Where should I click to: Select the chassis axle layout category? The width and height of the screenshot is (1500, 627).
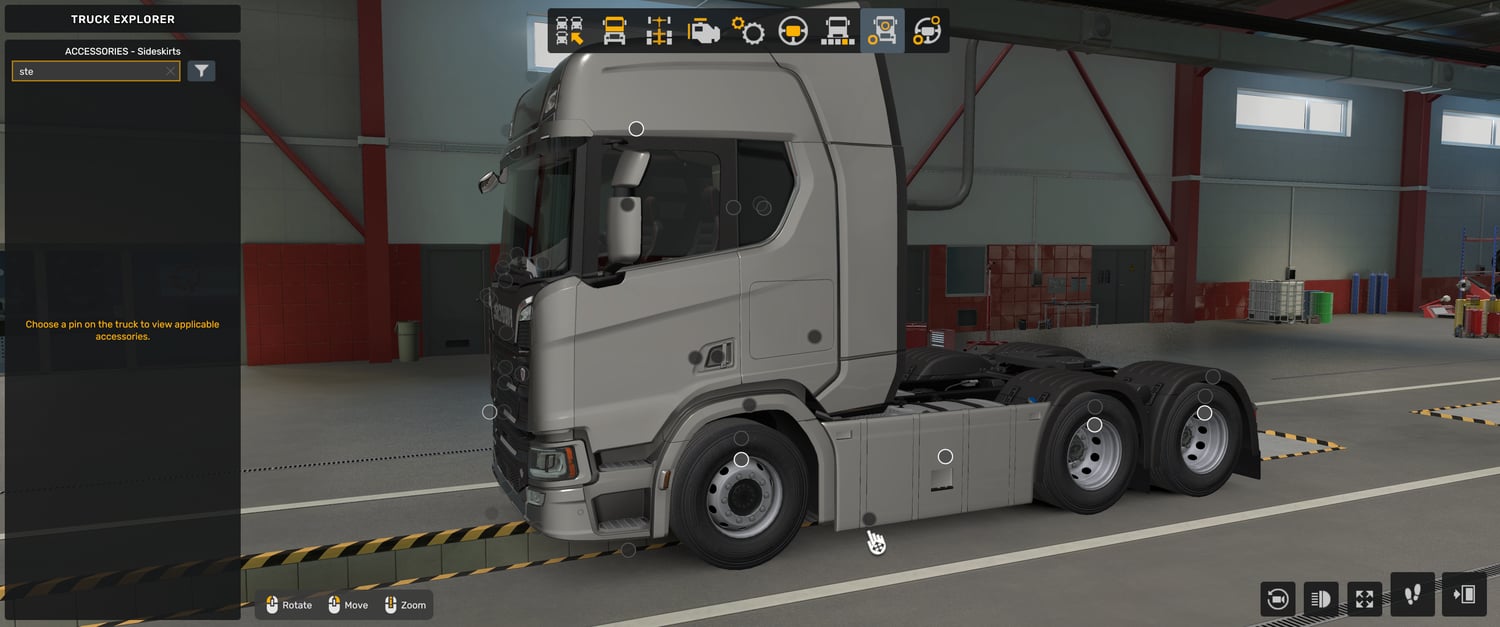[658, 31]
